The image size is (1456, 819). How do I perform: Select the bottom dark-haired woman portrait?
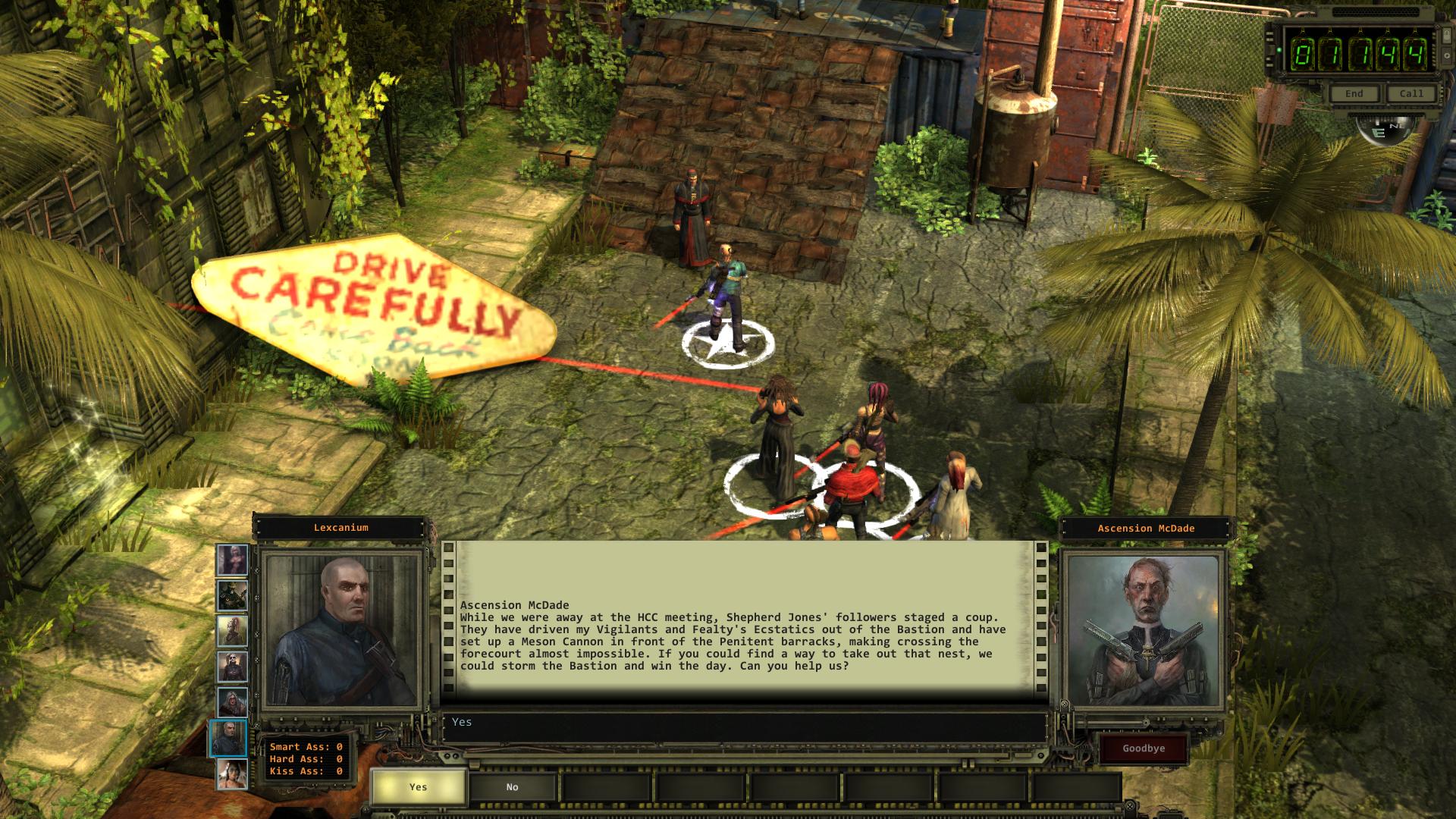coord(232,774)
